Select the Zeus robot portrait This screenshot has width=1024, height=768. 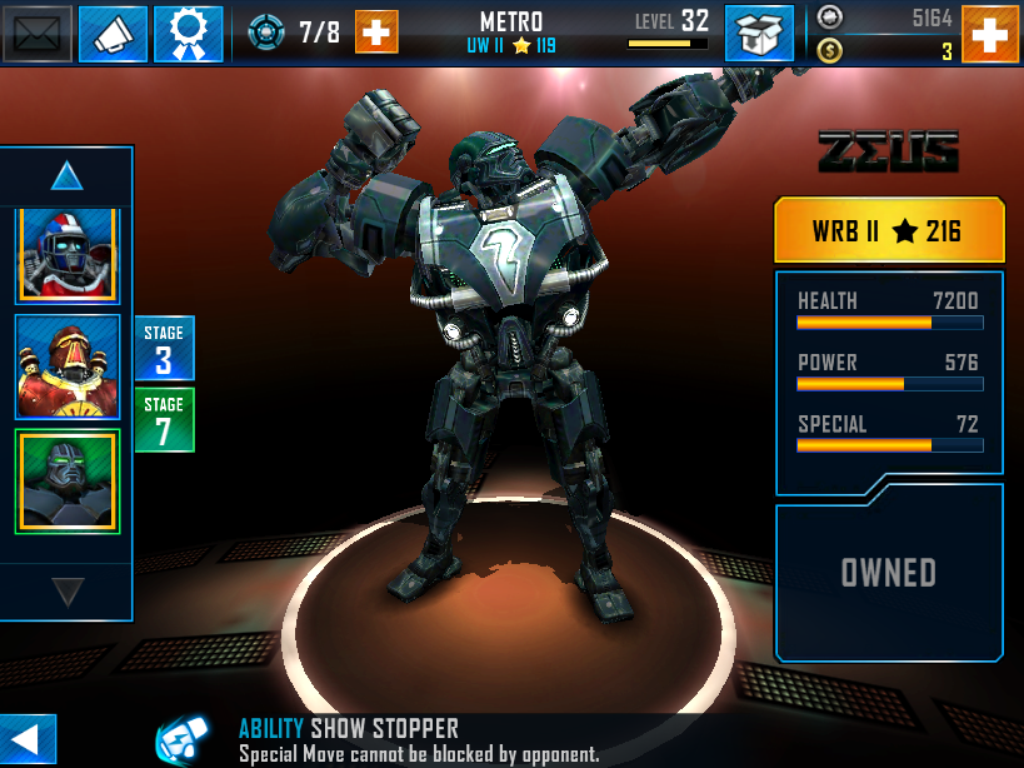[x=67, y=482]
